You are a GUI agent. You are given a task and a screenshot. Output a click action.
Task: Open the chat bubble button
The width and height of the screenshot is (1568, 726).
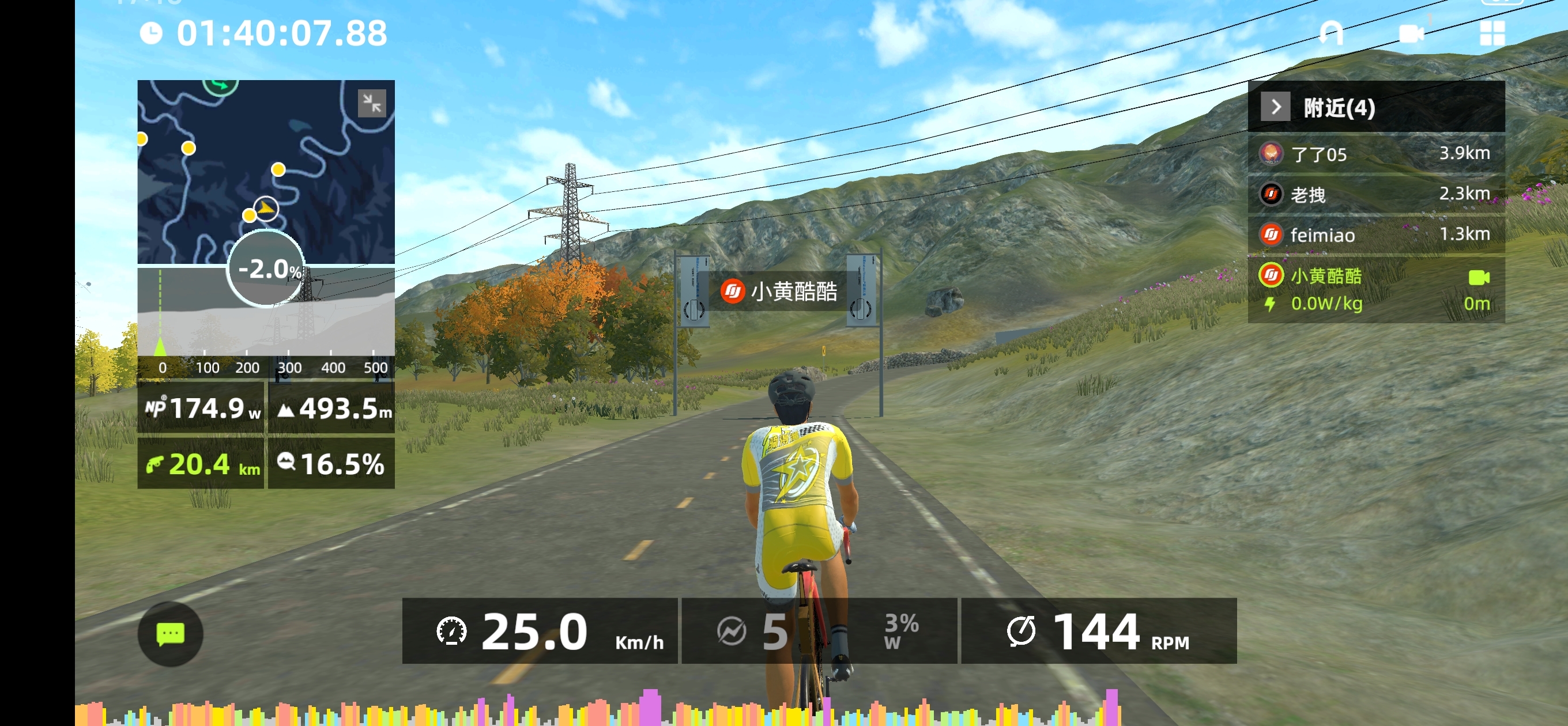(x=171, y=633)
